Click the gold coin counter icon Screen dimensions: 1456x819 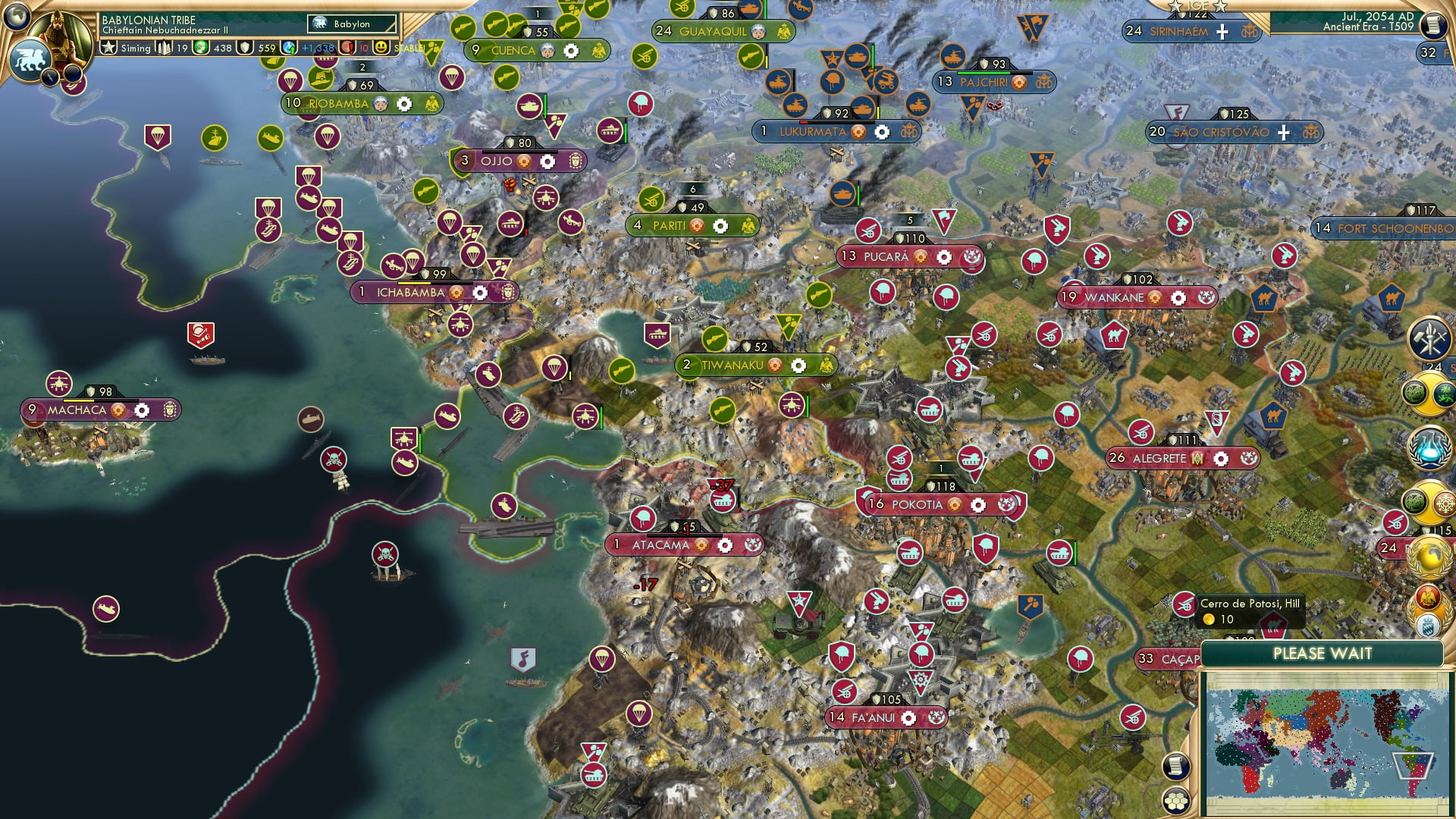click(201, 47)
